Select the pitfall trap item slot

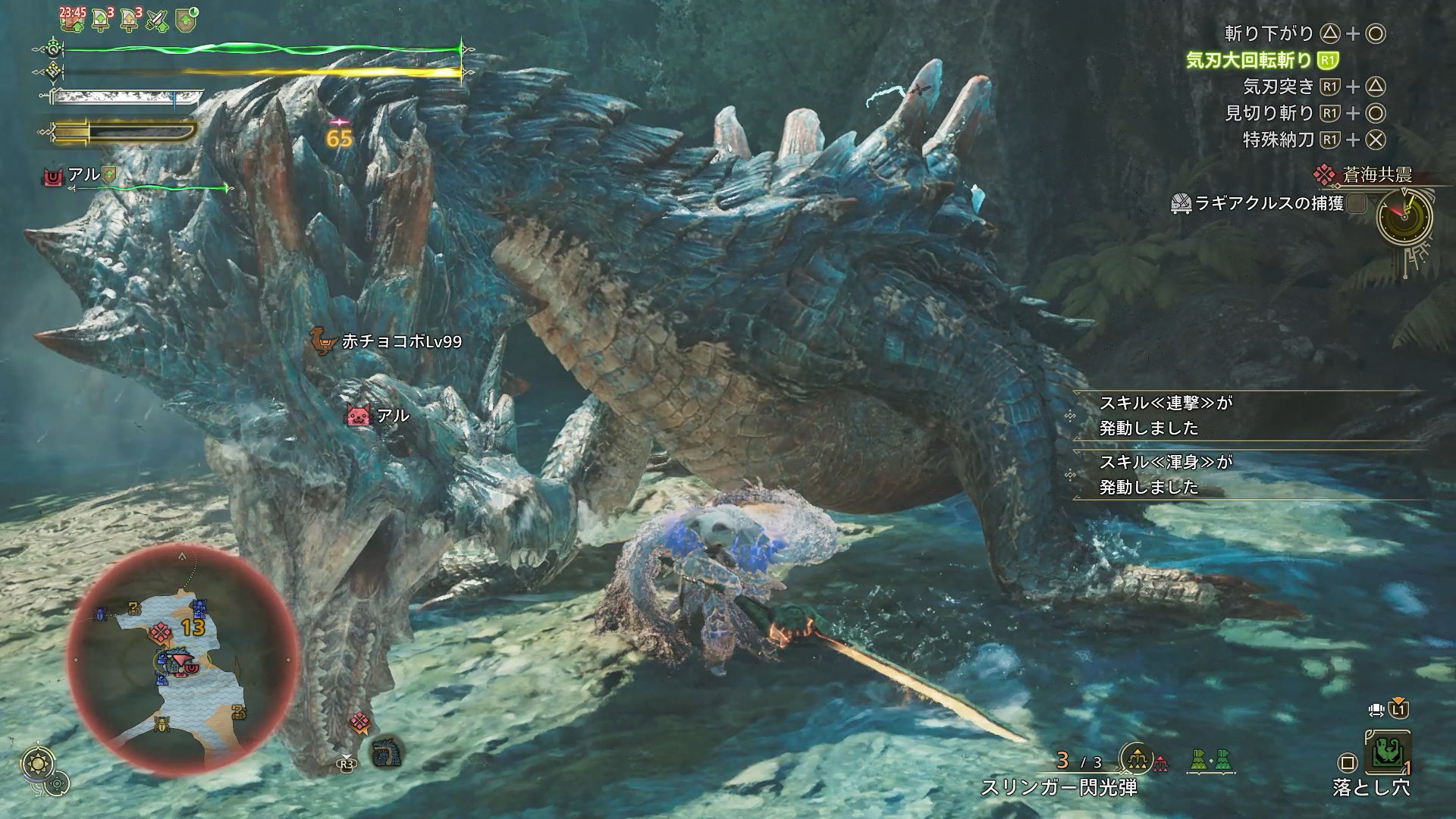coord(1387,754)
